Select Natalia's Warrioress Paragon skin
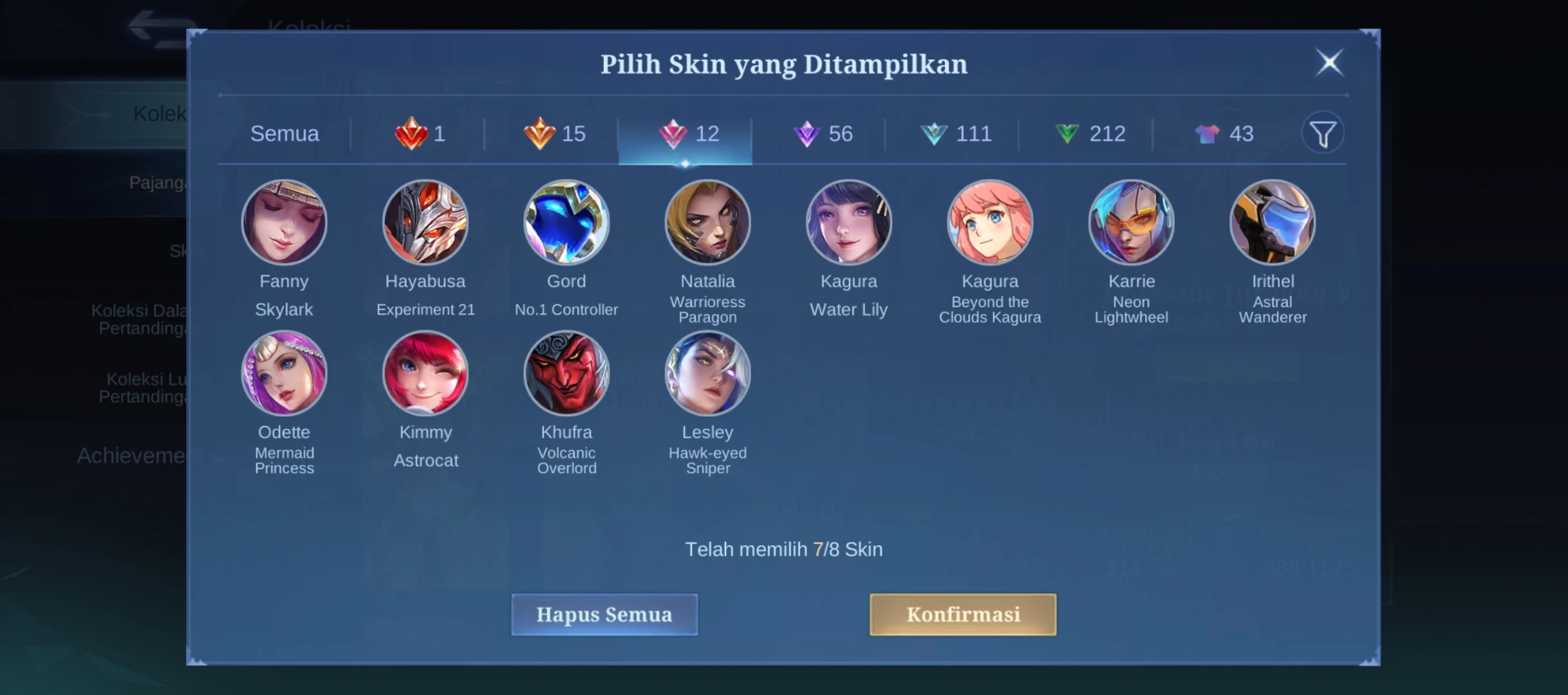Screen dimensions: 1568x695 pyautogui.click(x=707, y=223)
